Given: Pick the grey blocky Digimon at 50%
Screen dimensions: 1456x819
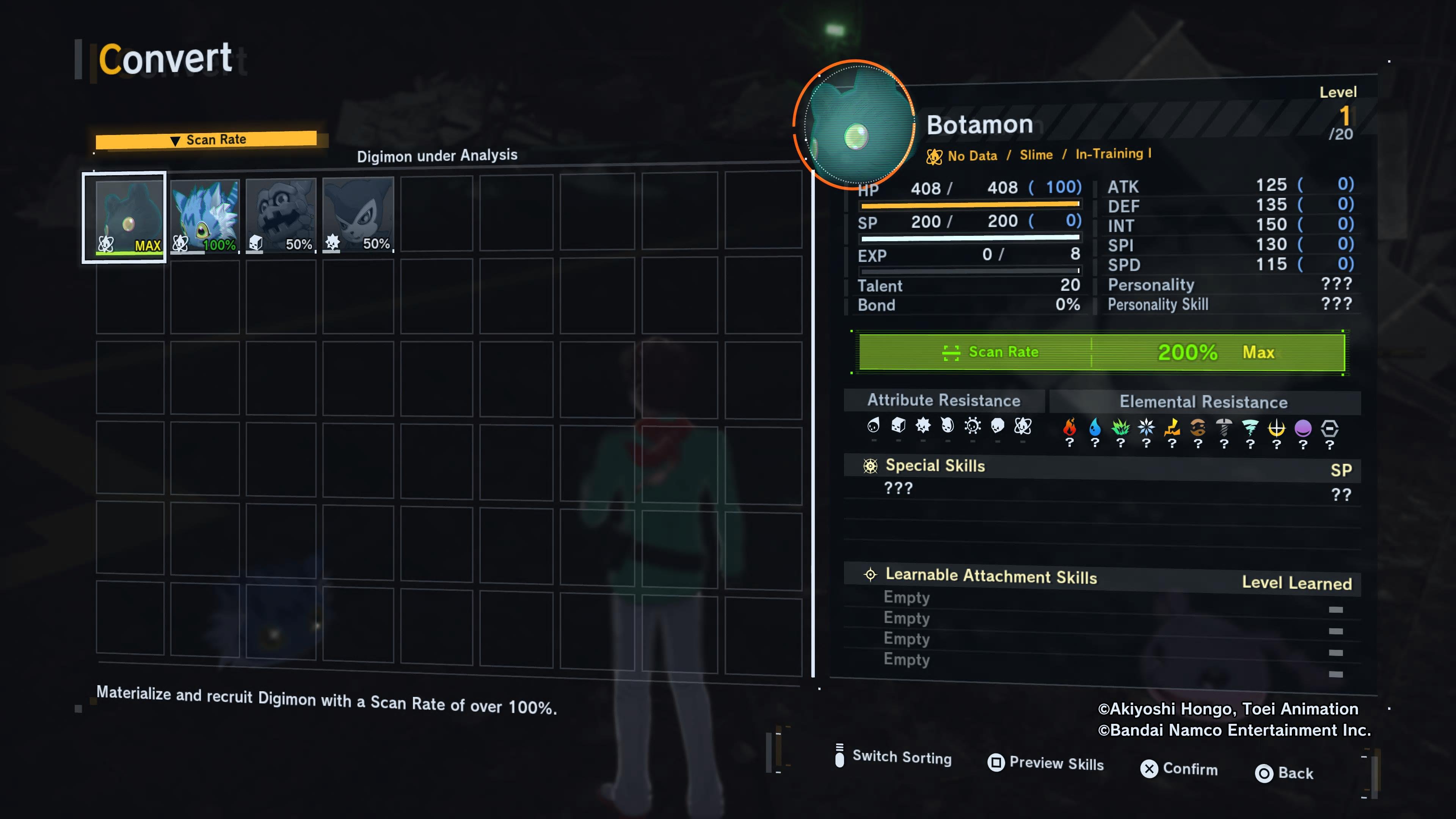Looking at the screenshot, I should pyautogui.click(x=281, y=215).
